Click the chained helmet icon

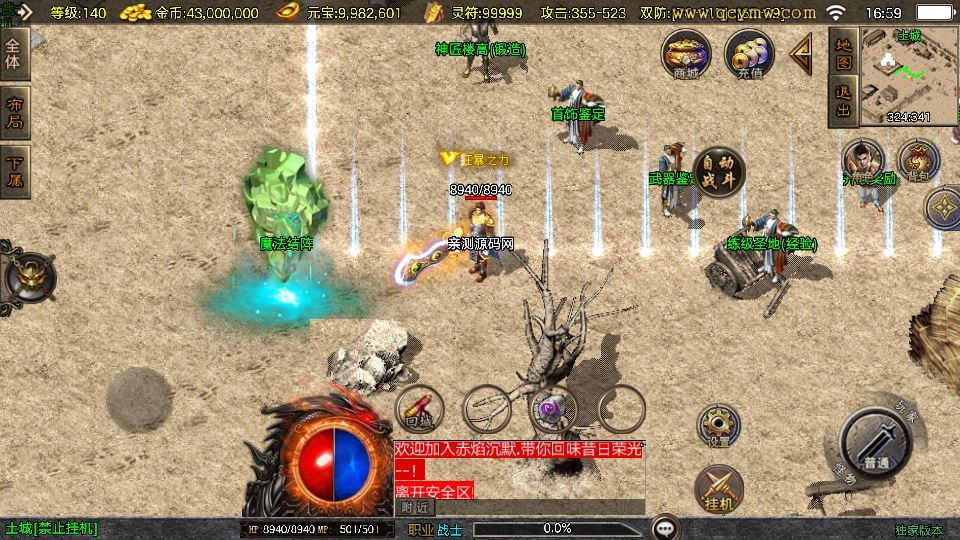pyautogui.click(x=28, y=275)
